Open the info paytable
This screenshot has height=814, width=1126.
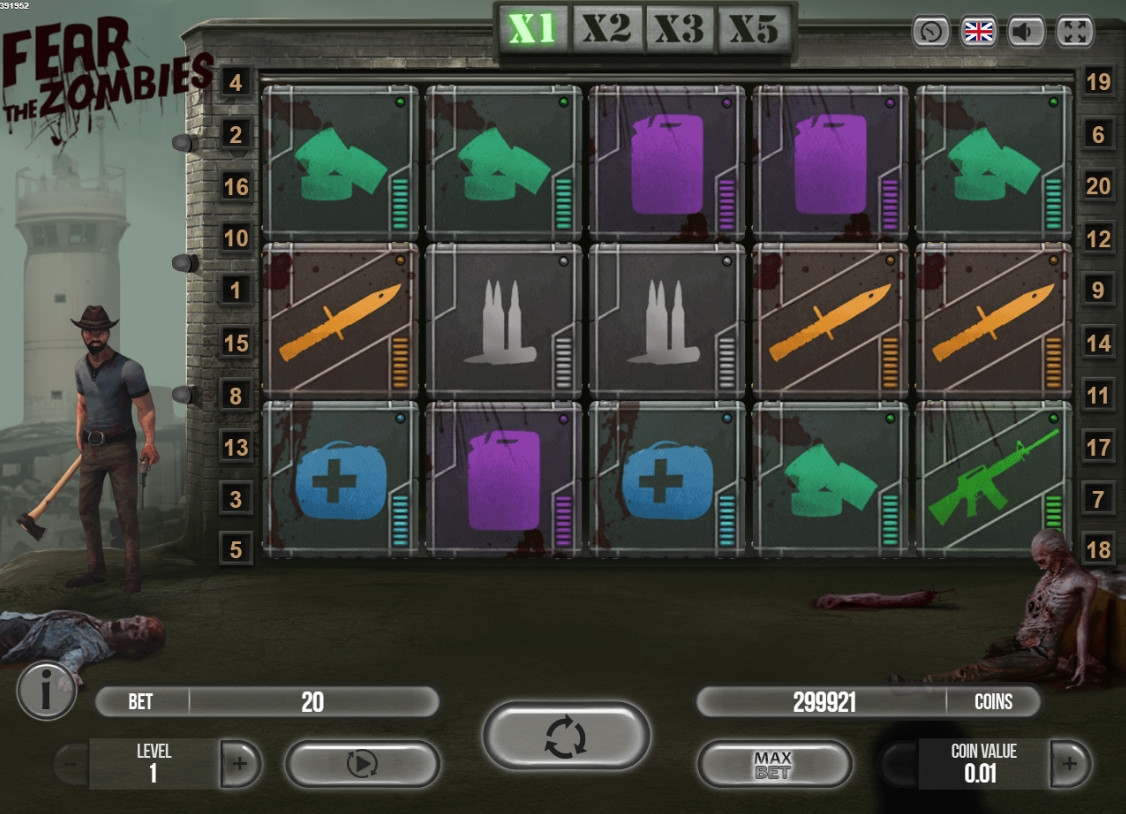coord(46,690)
